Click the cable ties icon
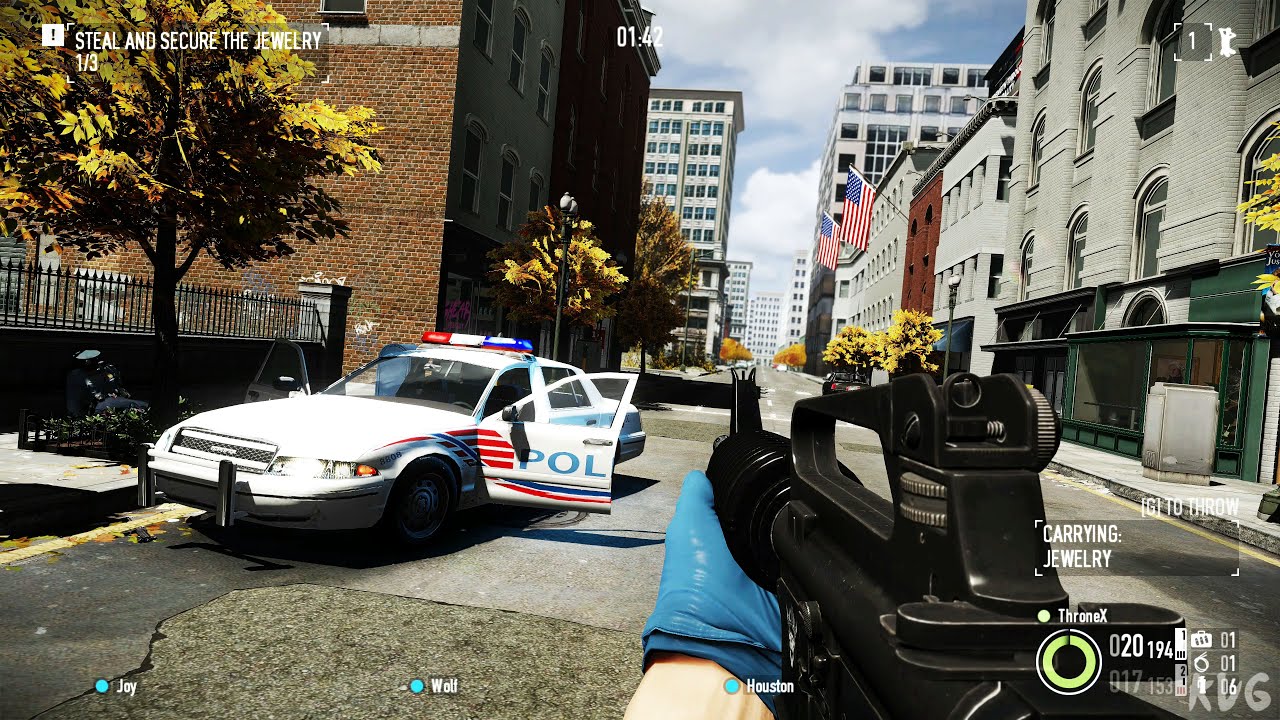Image resolution: width=1280 pixels, height=720 pixels. pos(1202,662)
